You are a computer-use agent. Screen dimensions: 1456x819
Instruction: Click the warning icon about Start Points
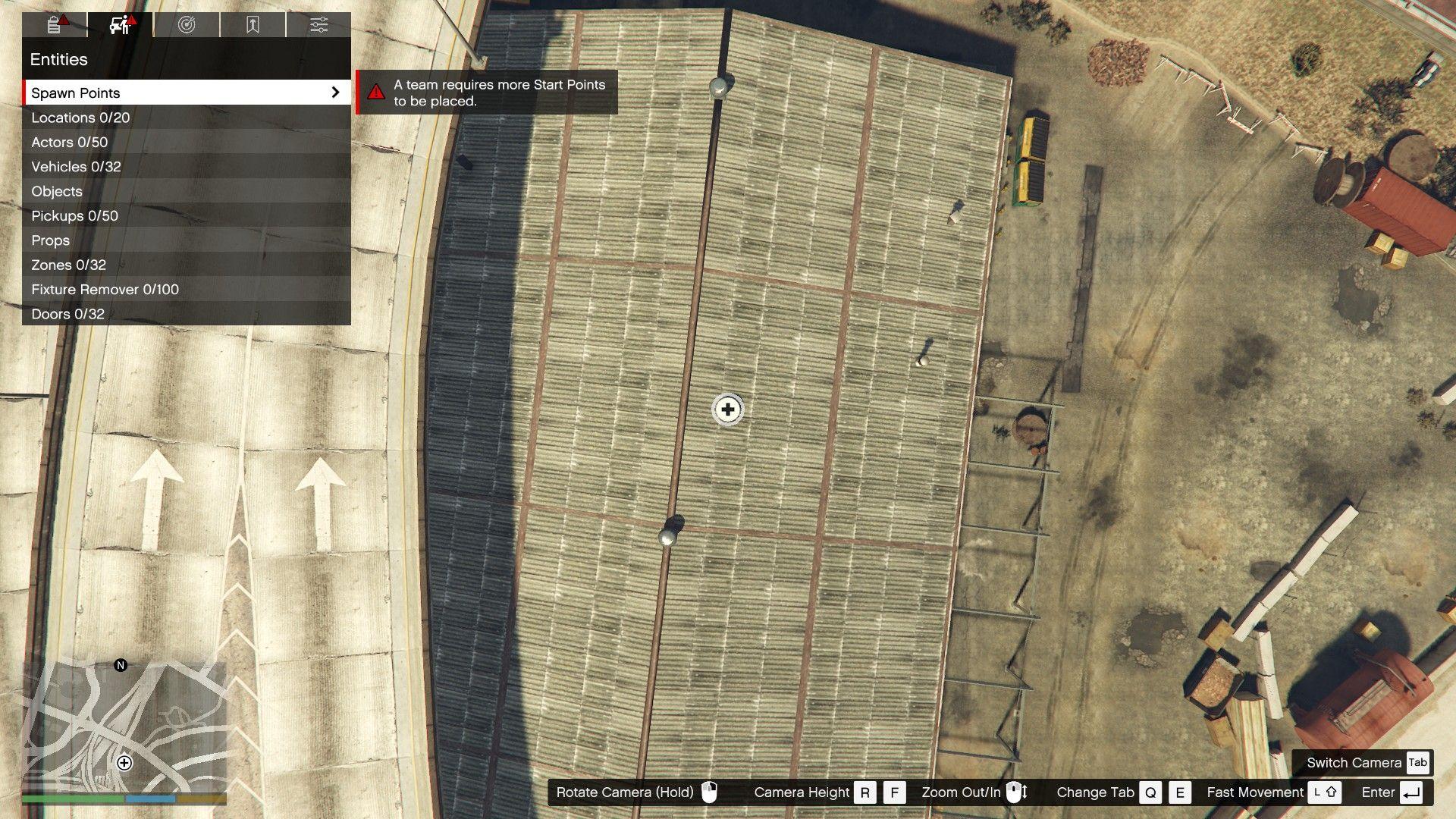(x=377, y=91)
